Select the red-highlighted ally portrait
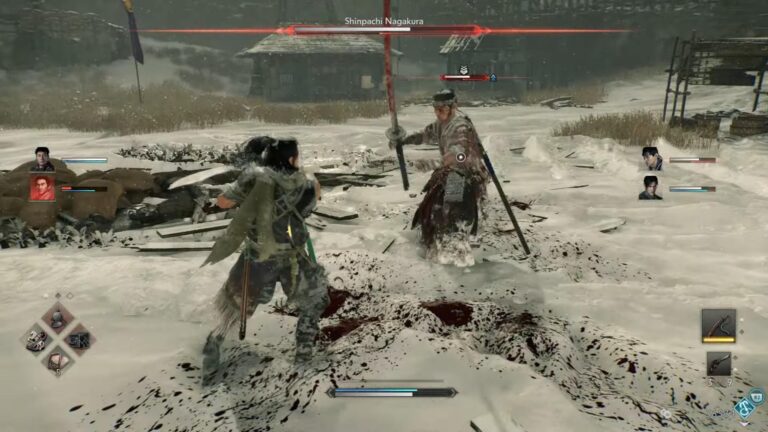The height and width of the screenshot is (432, 768). (42, 187)
